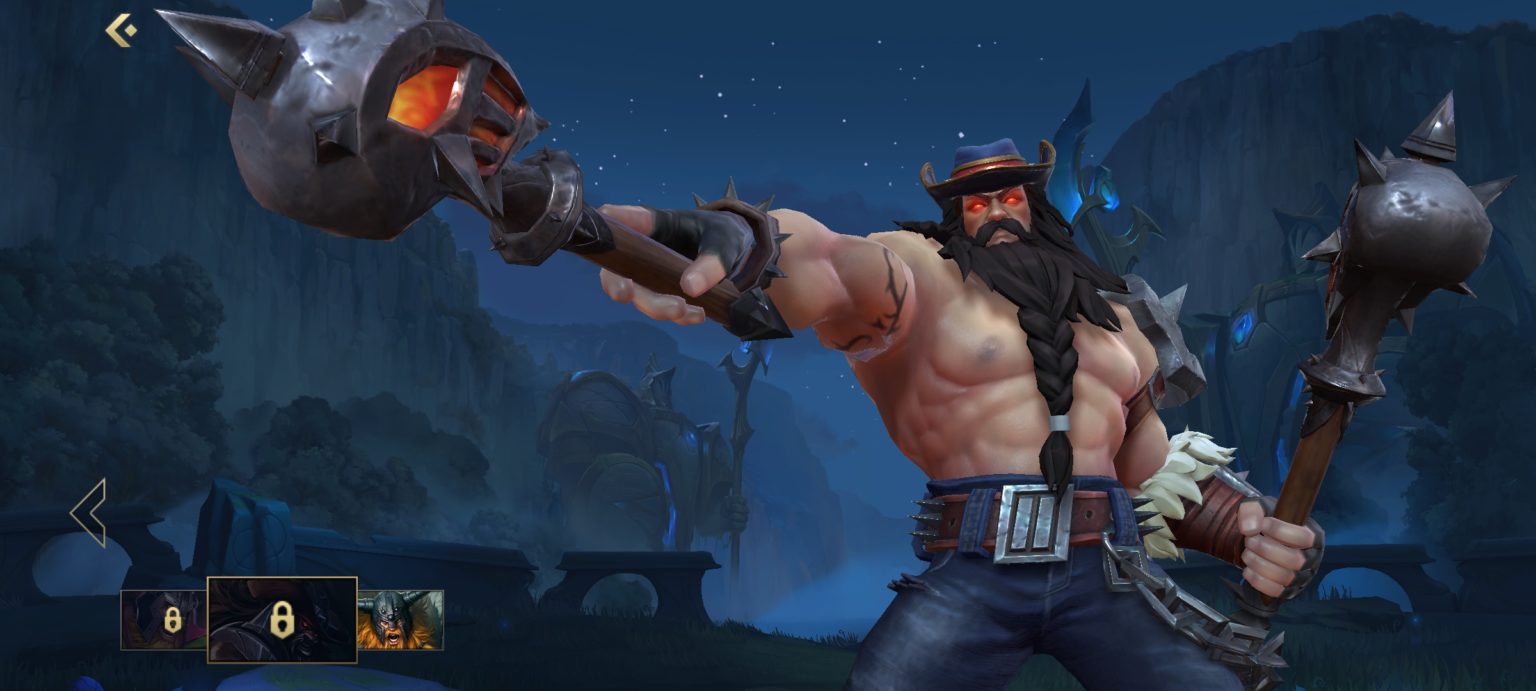Pick the small locked skin thumbnail
Image resolution: width=1536 pixels, height=691 pixels.
[x=164, y=620]
